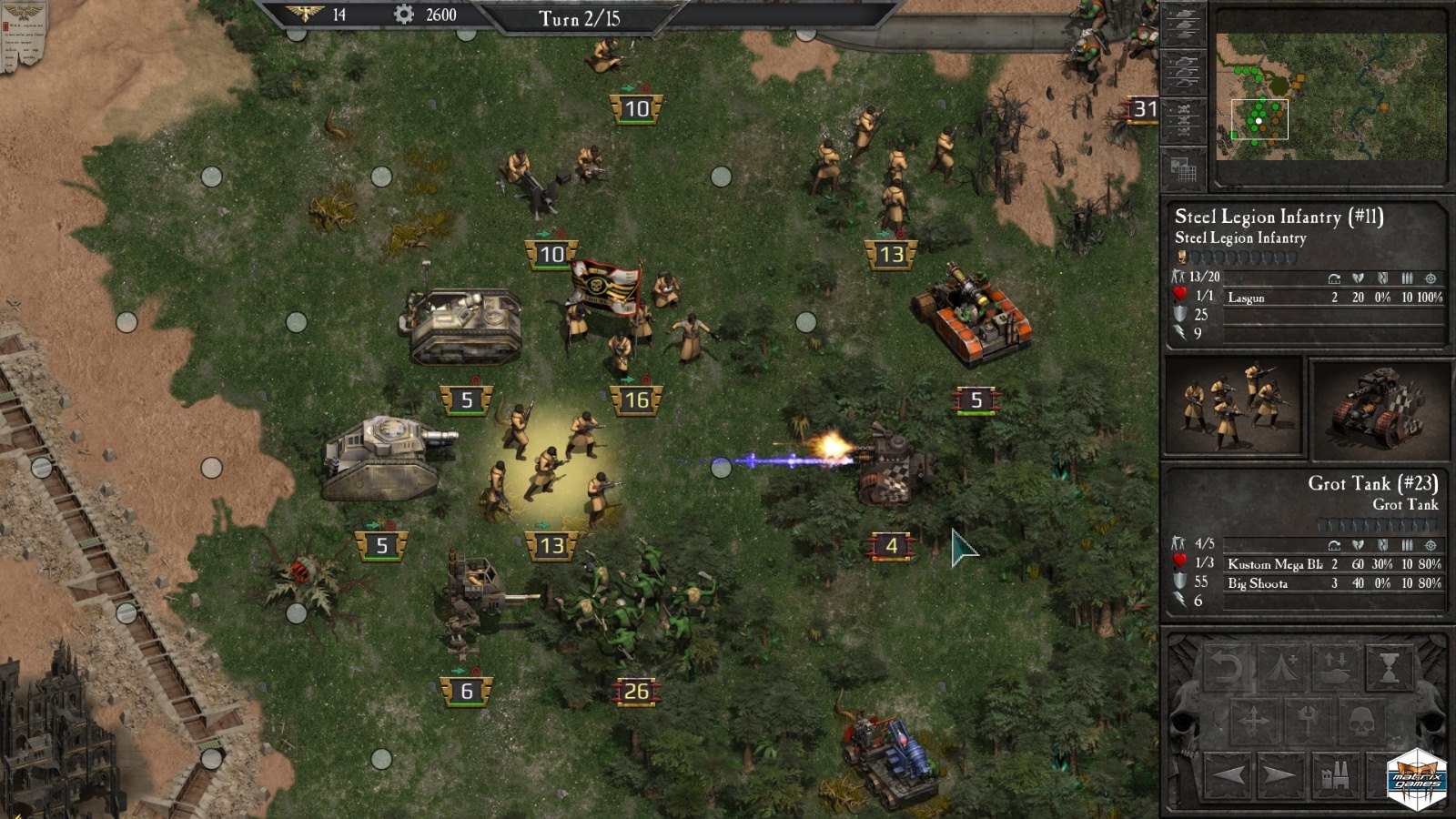Select the next unit with right arrow

click(x=1280, y=775)
